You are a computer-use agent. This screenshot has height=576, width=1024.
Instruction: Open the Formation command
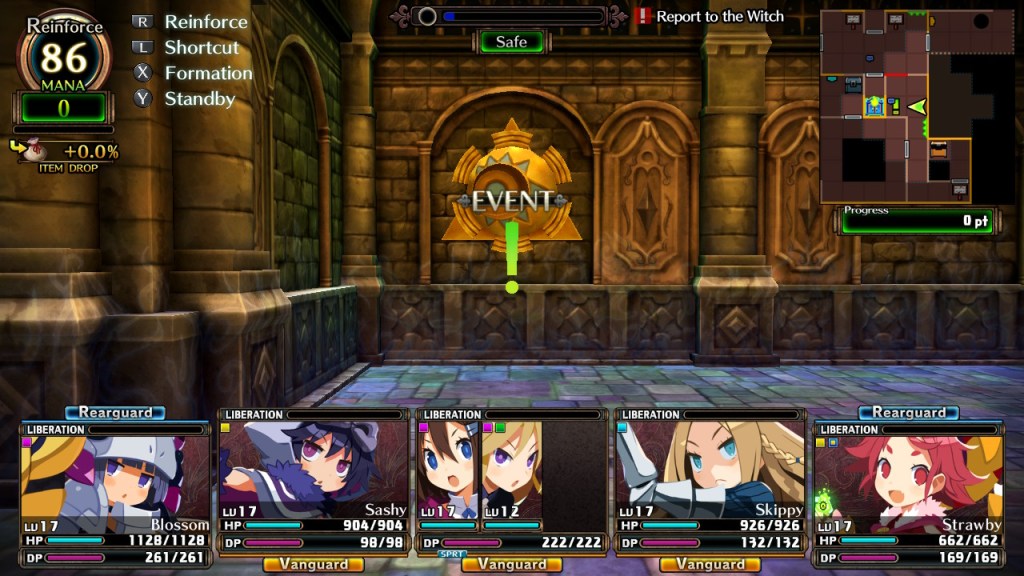(x=207, y=73)
